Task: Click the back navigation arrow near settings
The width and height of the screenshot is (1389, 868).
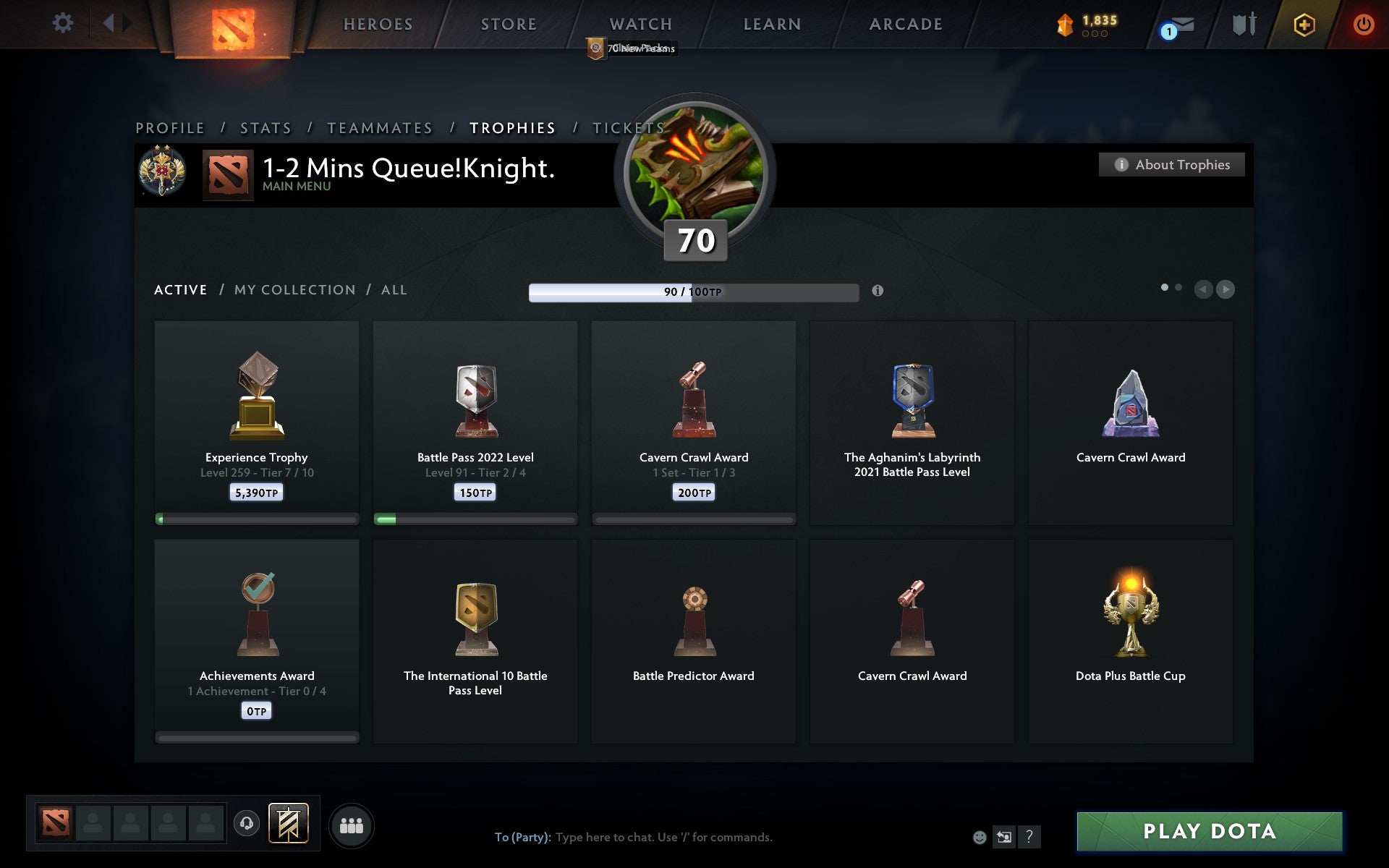Action: pyautogui.click(x=109, y=23)
